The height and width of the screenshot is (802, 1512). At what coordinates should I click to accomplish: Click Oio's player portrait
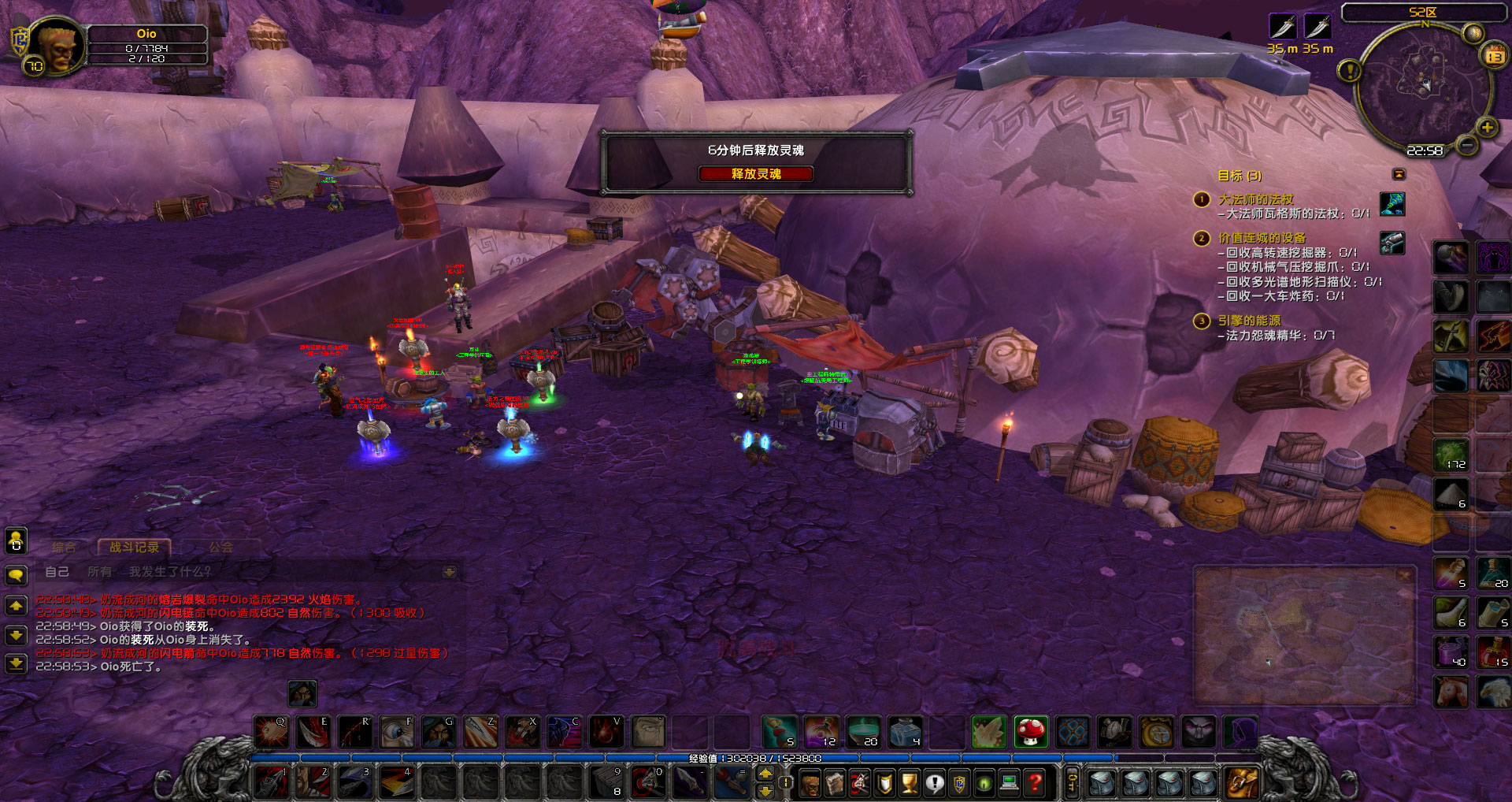[x=57, y=46]
